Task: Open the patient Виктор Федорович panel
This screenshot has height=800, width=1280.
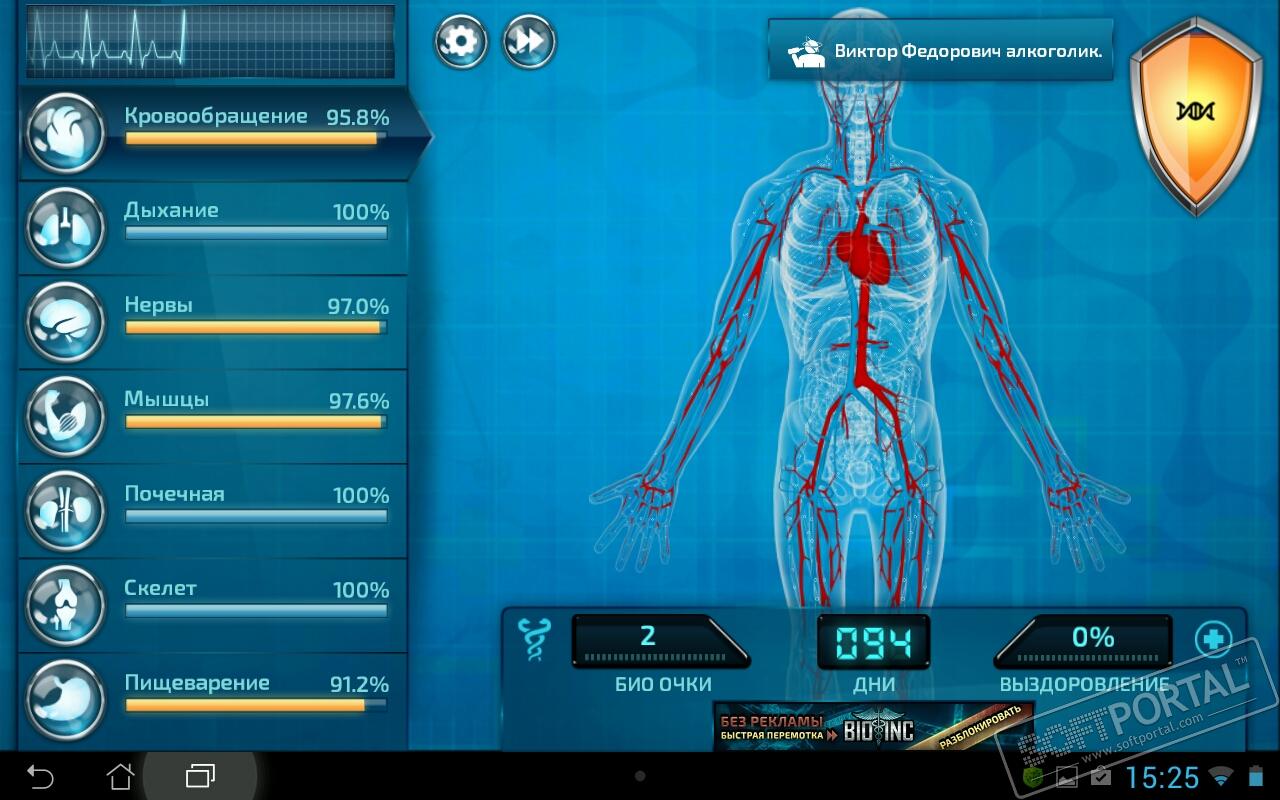Action: tap(940, 50)
